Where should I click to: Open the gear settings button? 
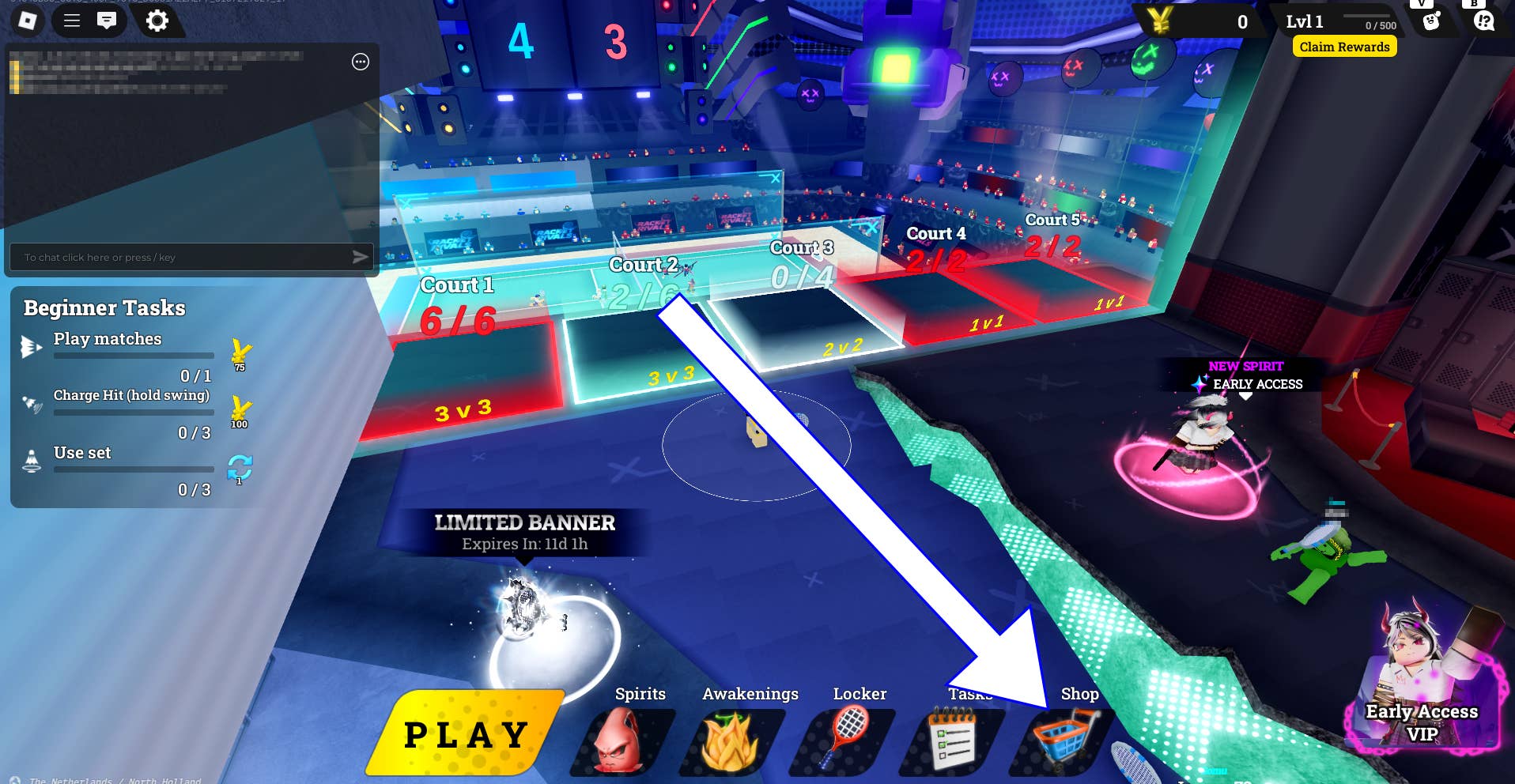coord(157,21)
